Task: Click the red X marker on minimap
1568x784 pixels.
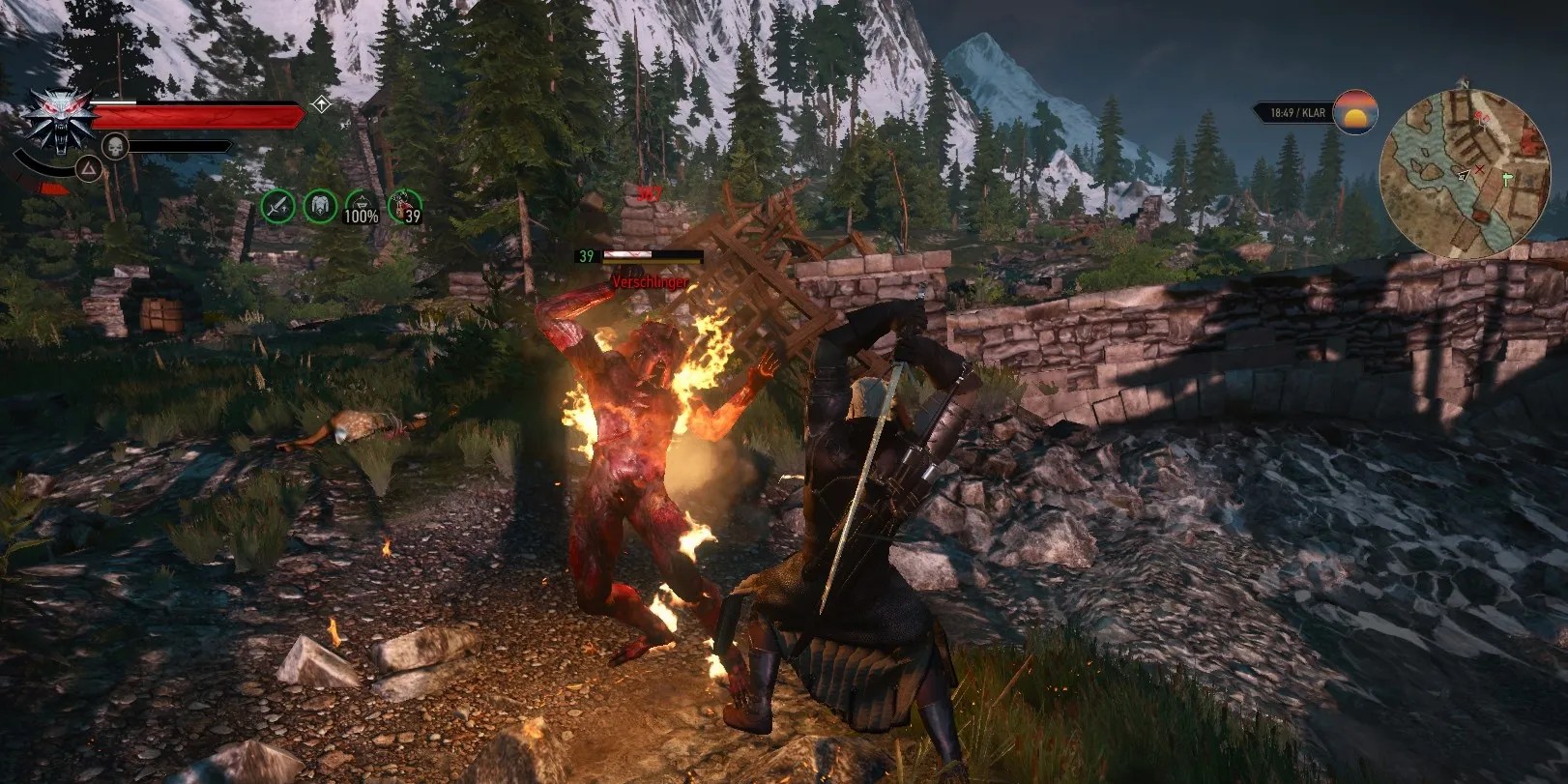Action: click(1480, 169)
